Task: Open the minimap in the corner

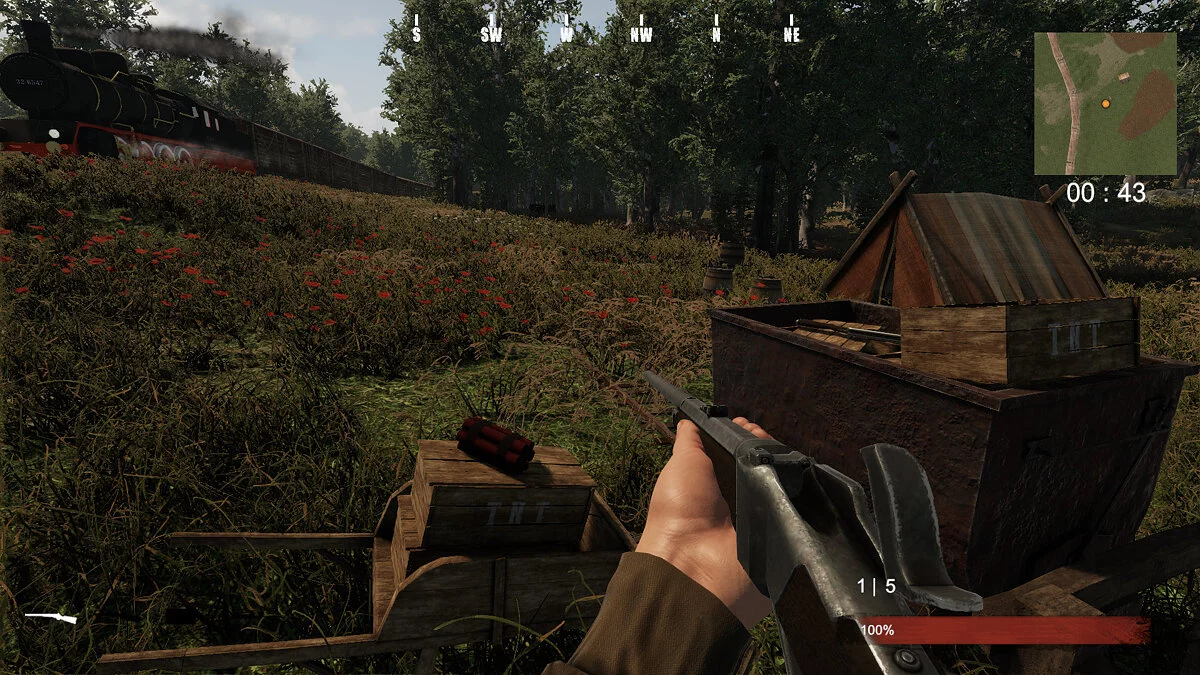Action: (1105, 103)
